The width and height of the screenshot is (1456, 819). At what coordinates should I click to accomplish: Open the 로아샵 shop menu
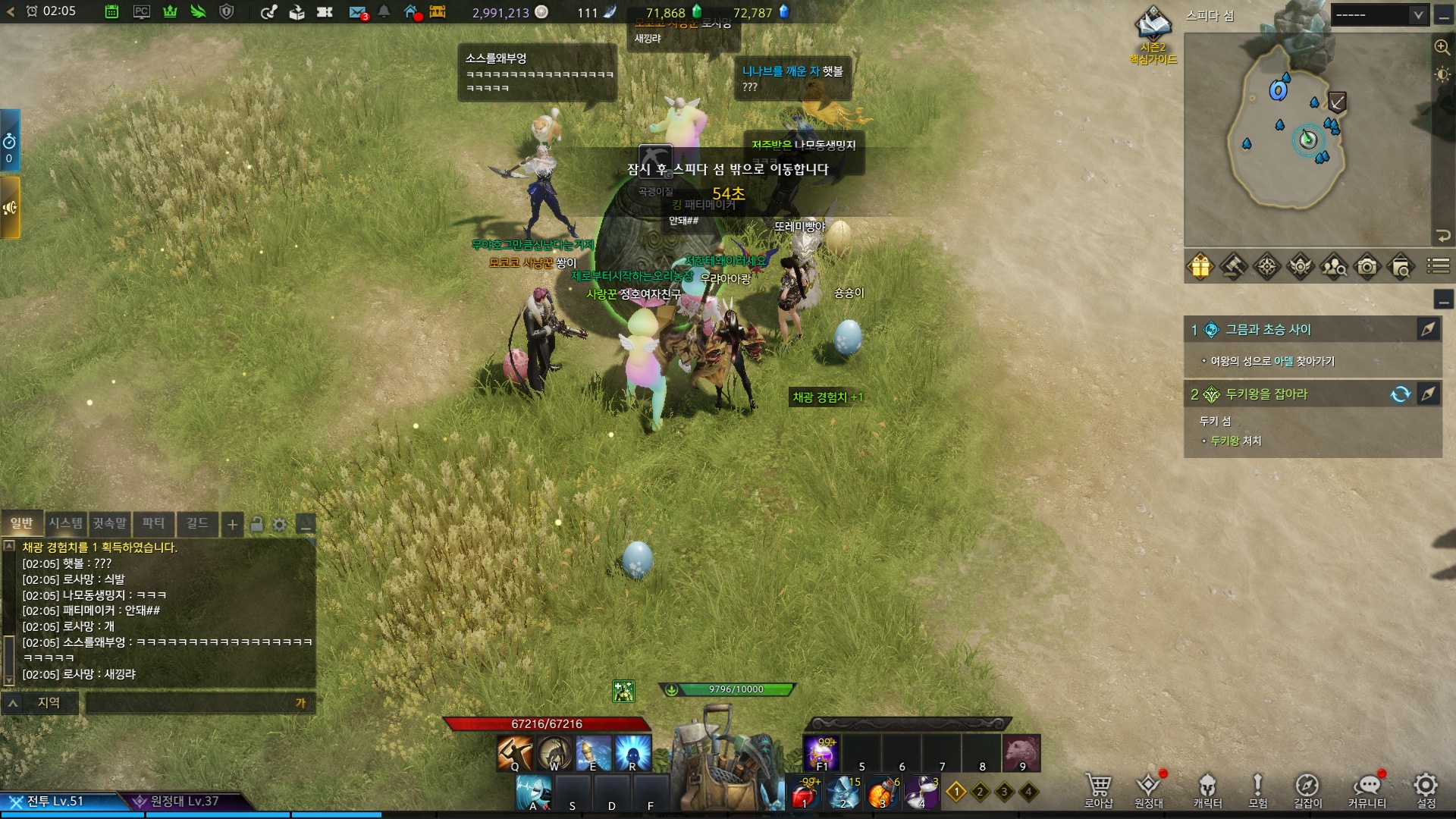pos(1098,790)
